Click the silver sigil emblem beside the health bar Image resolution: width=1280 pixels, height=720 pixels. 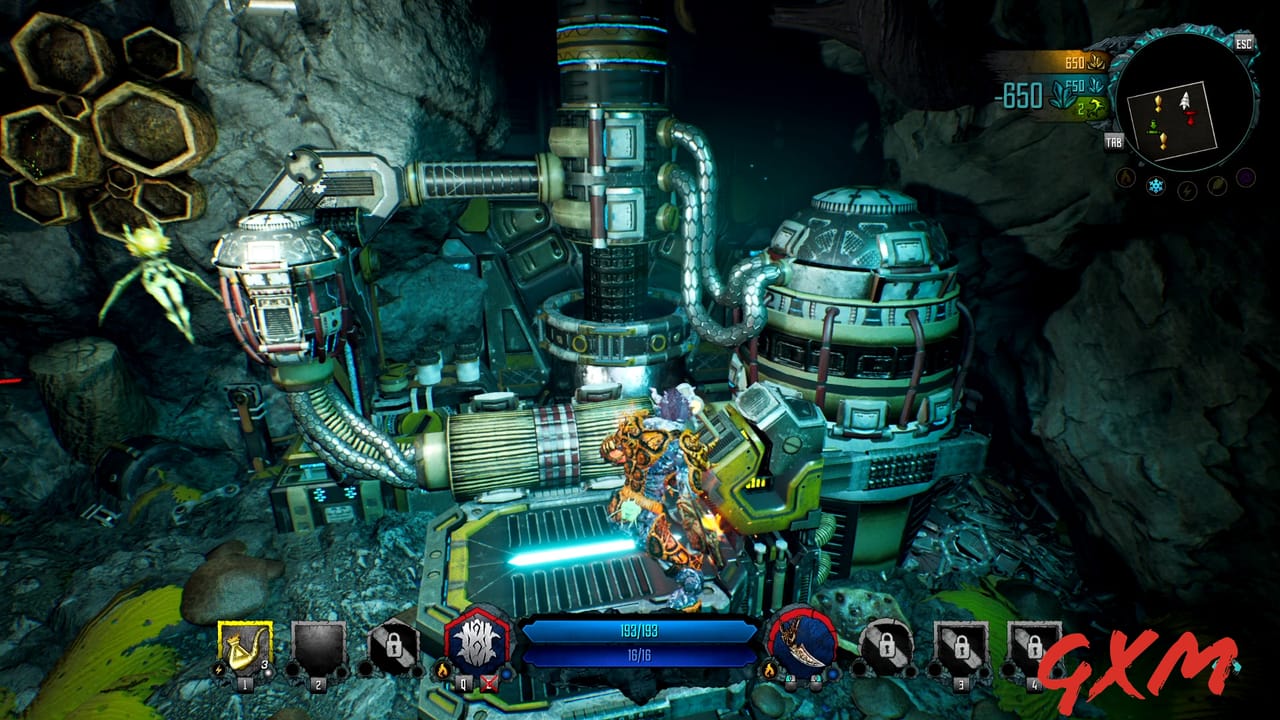coord(479,640)
